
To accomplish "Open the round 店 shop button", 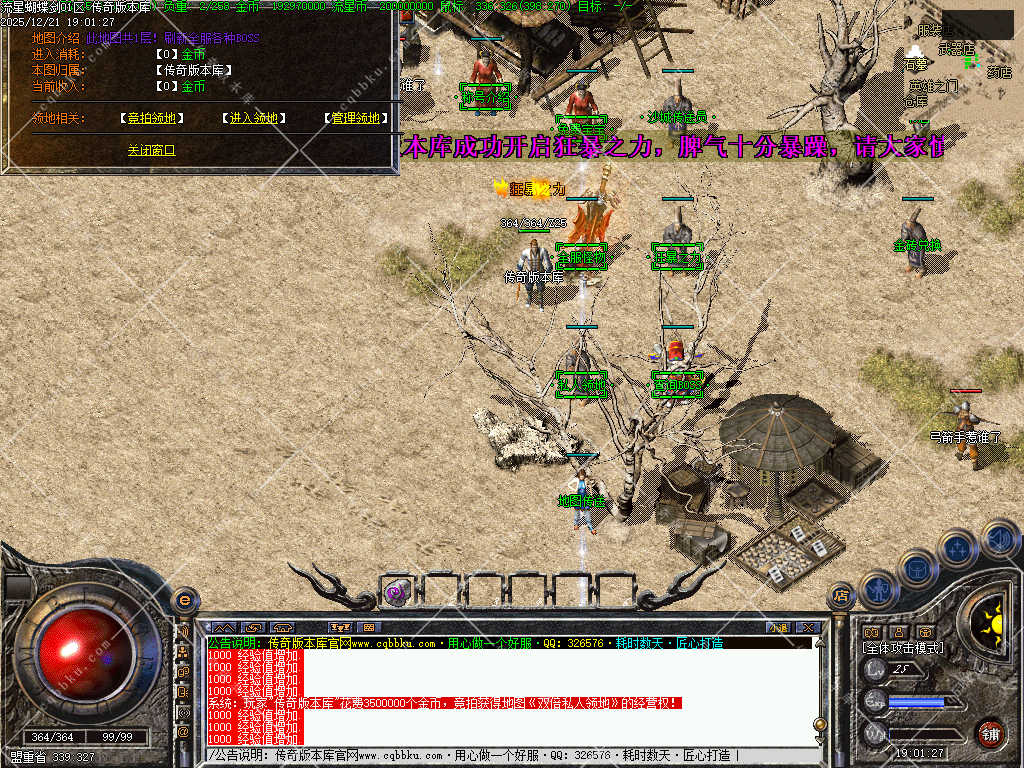I will coord(841,597).
